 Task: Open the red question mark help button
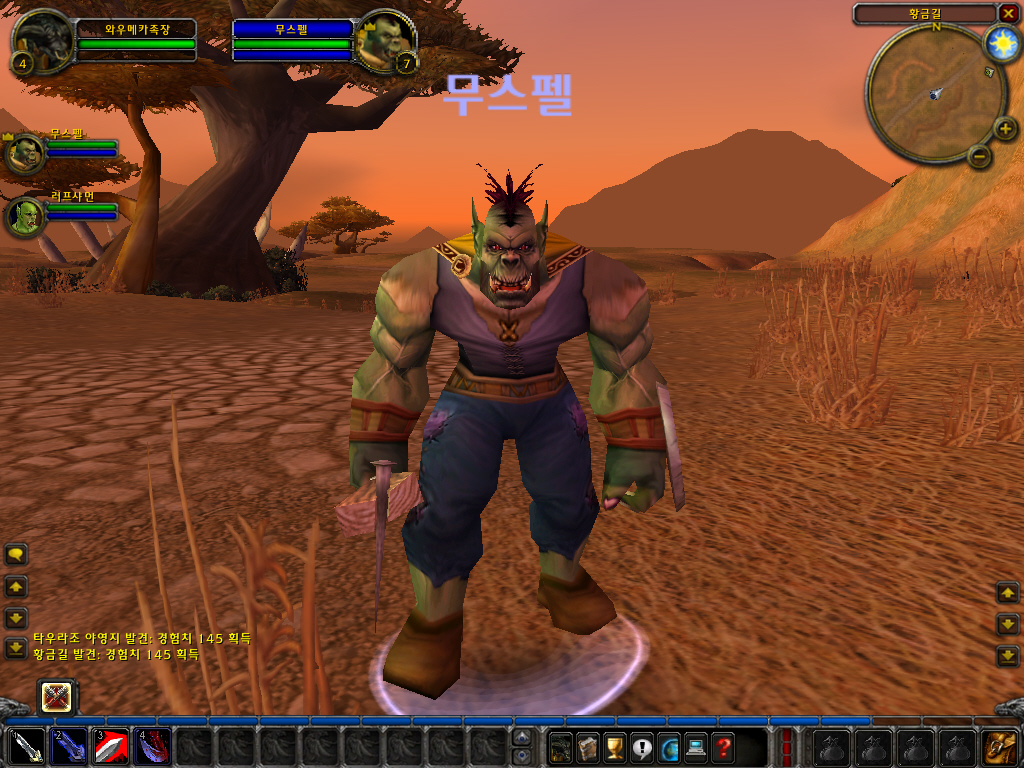tap(723, 747)
